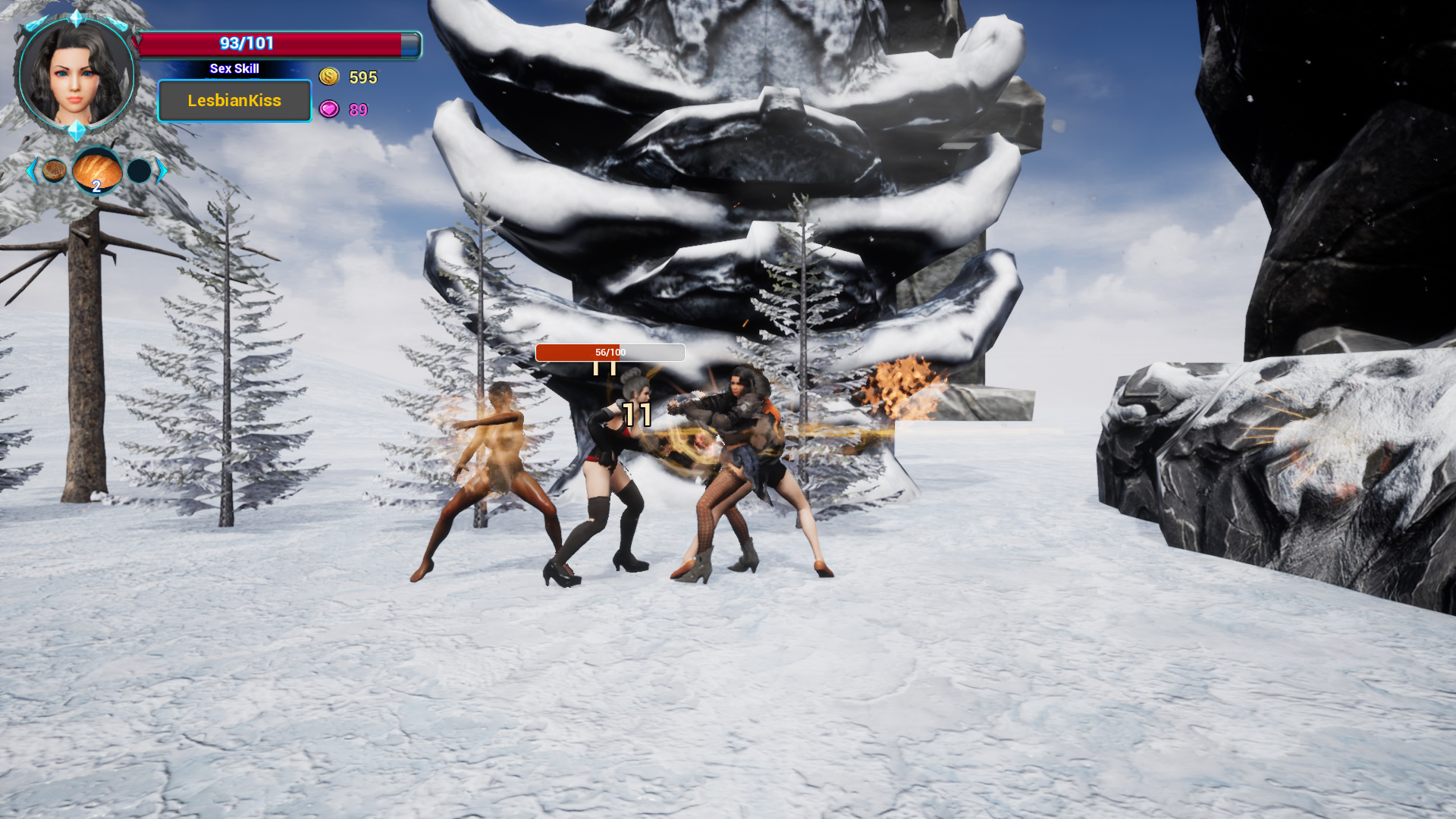Click the pink heart currency icon
Image resolution: width=1456 pixels, height=819 pixels.
coord(329,110)
